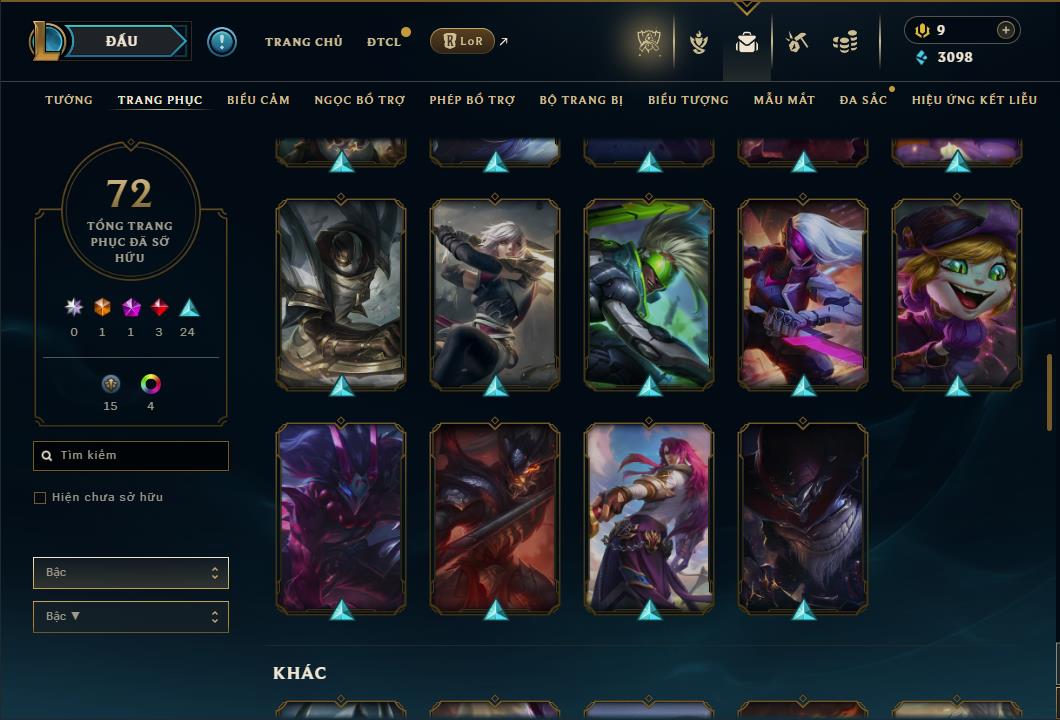
Task: Select the green-haired Ekko skin card
Action: pos(649,292)
